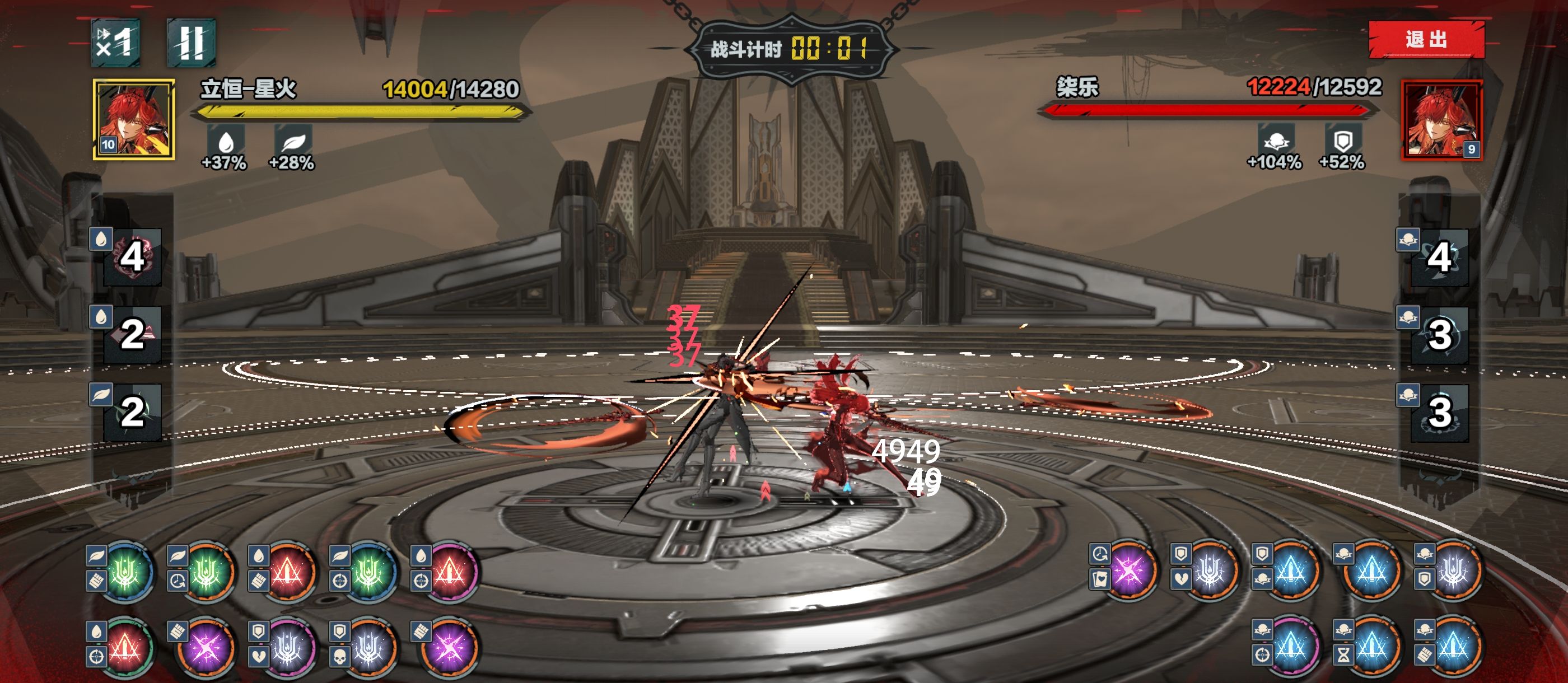
Task: Check the +28% leaf buff icon
Action: click(293, 143)
